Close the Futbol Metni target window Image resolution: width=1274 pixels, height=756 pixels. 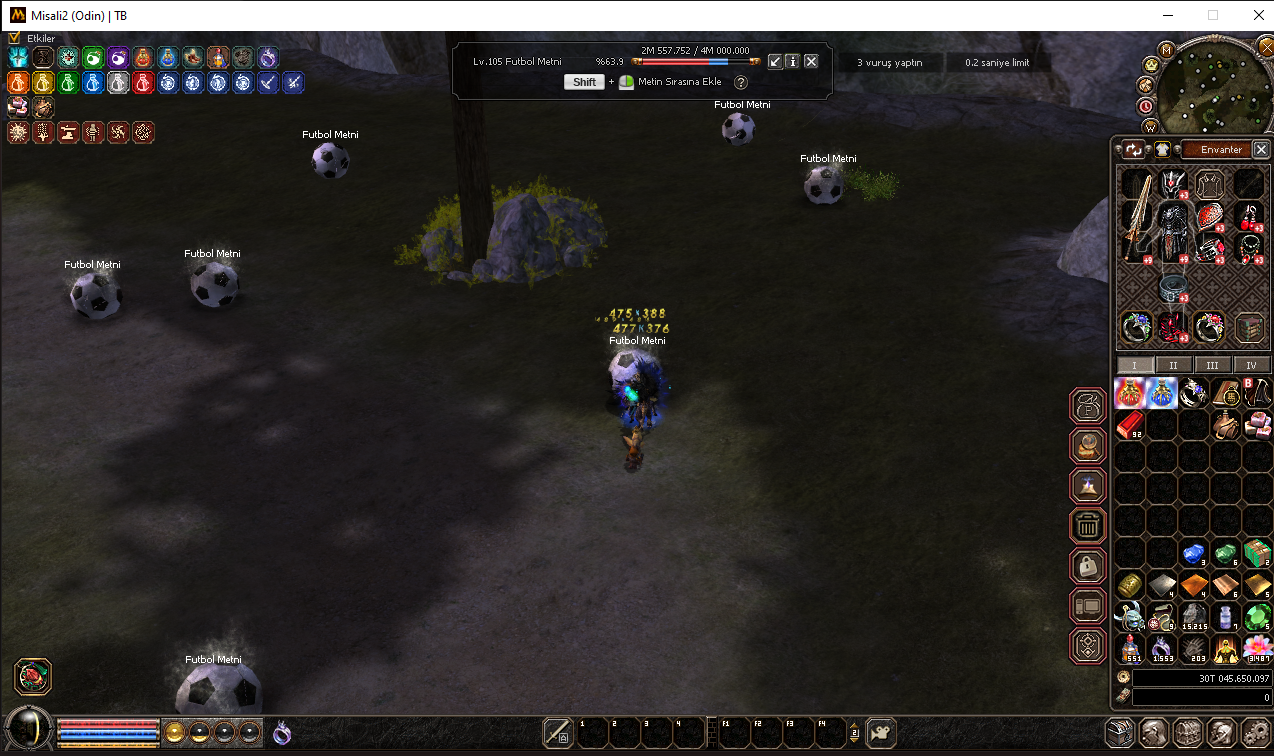tap(811, 61)
